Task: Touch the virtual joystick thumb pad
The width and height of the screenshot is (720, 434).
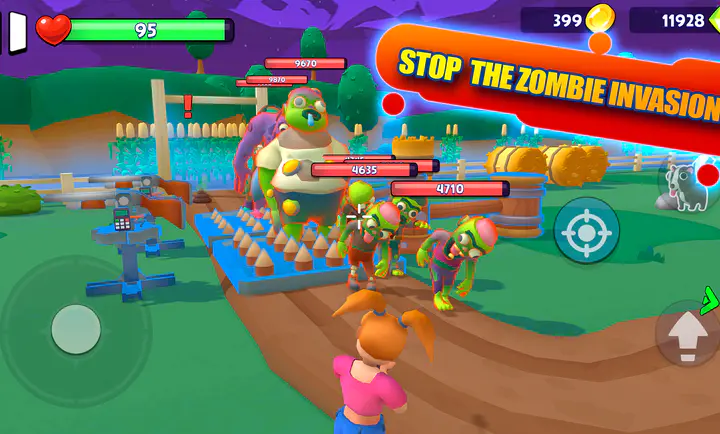Action: coord(76,329)
